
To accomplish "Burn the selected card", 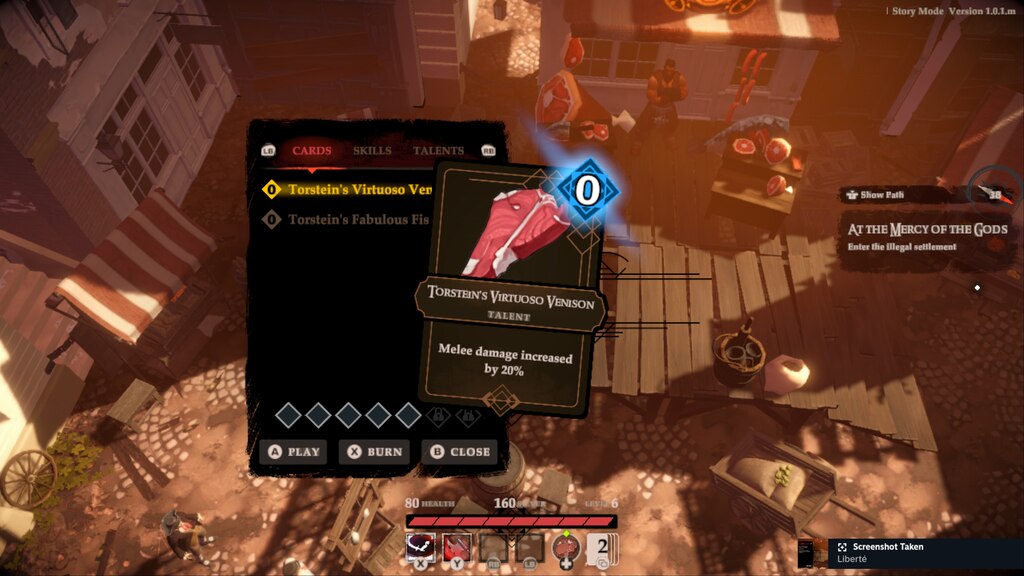I will point(376,452).
